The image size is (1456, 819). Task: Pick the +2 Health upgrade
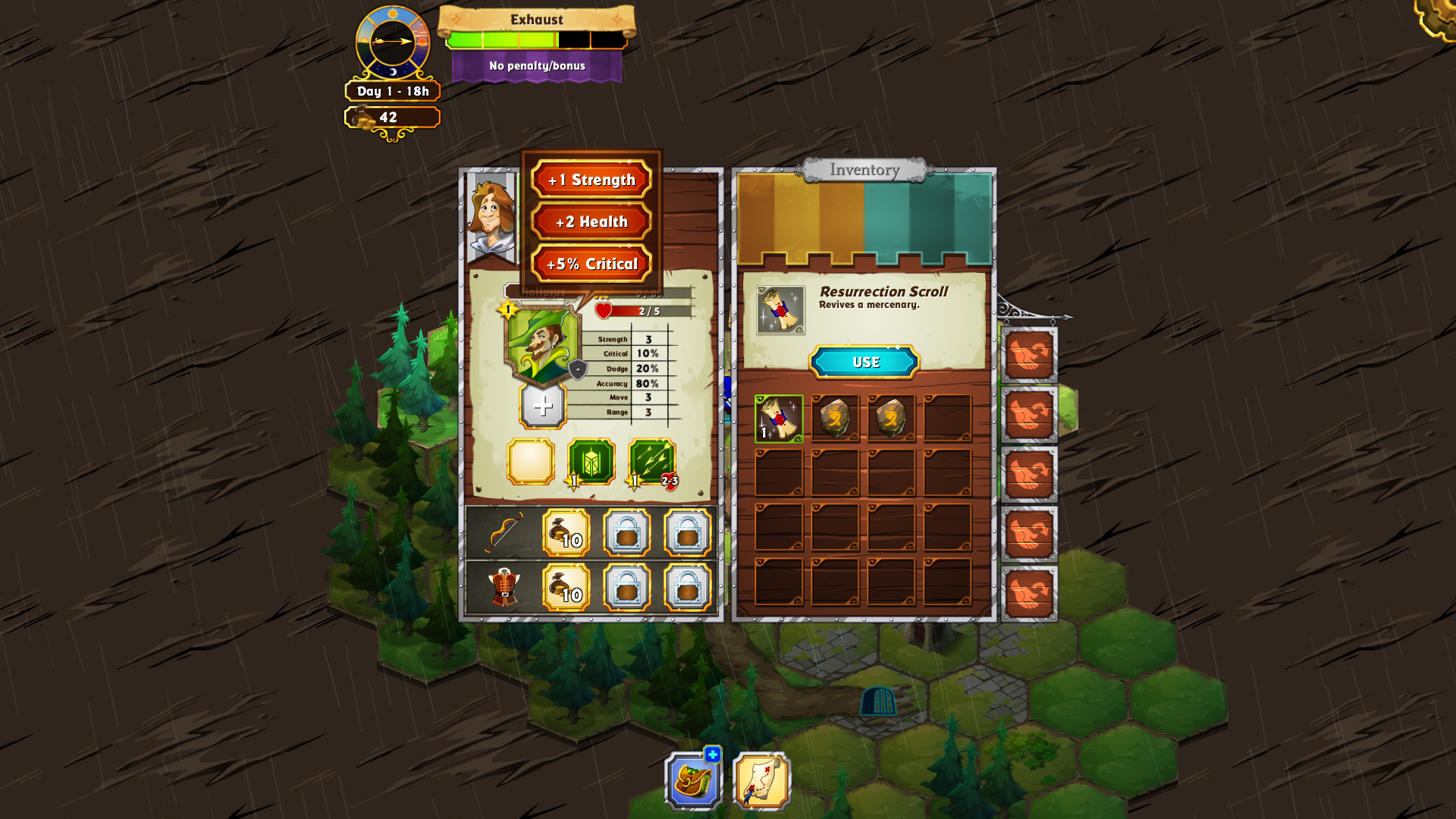coord(591,221)
